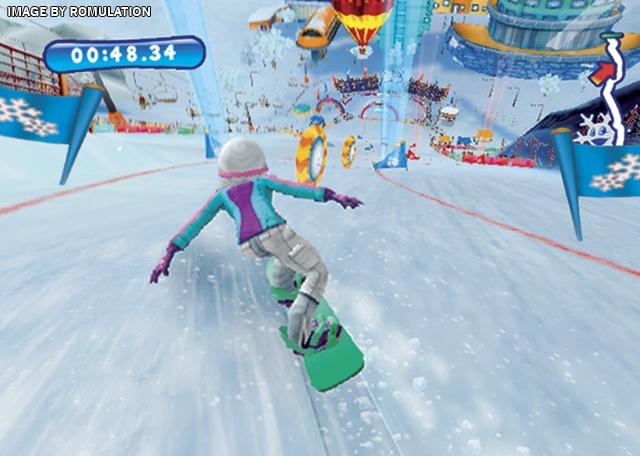
Task: Click the winding course progress map
Action: tap(611, 88)
